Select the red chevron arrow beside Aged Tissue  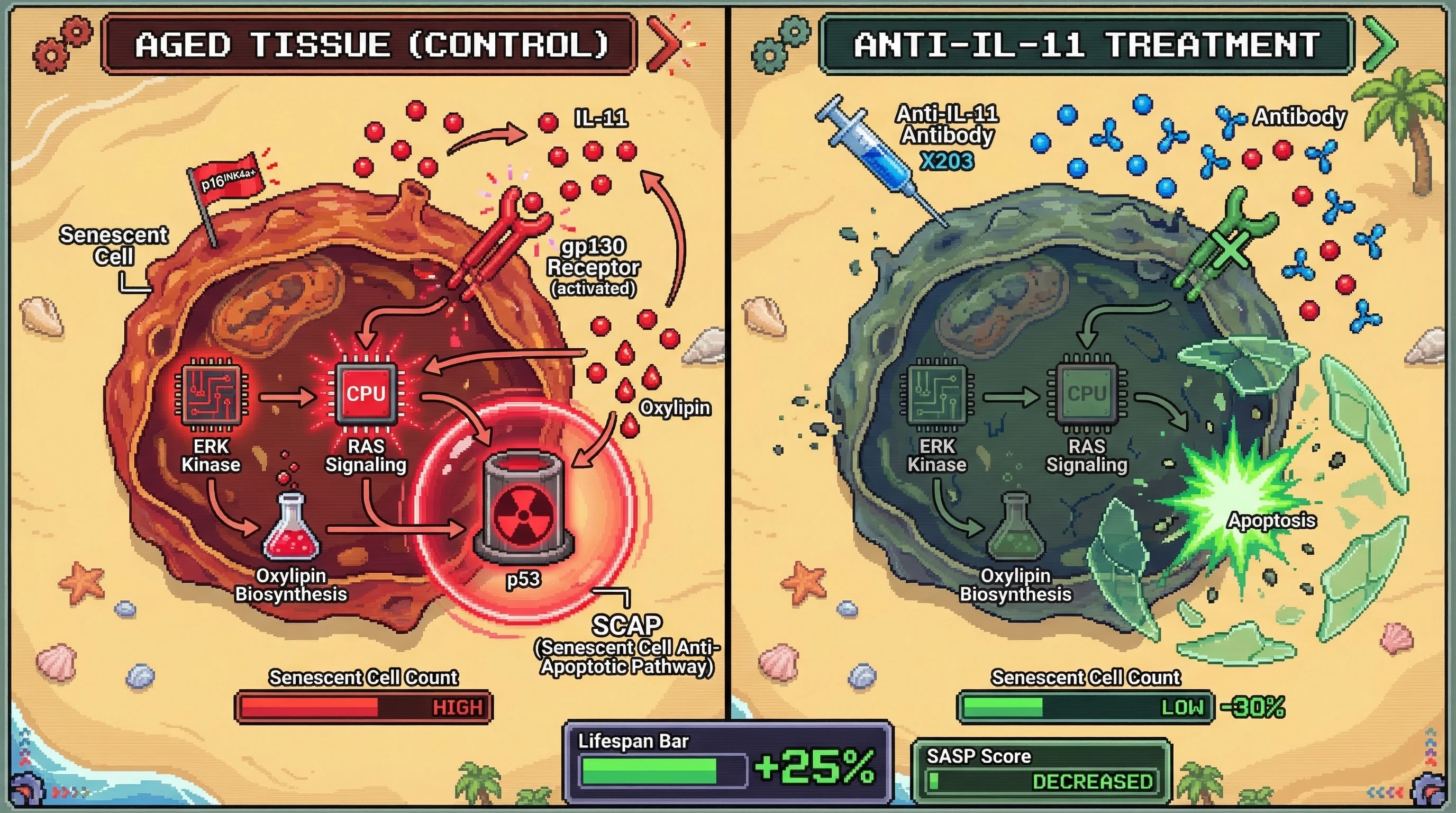tap(665, 43)
